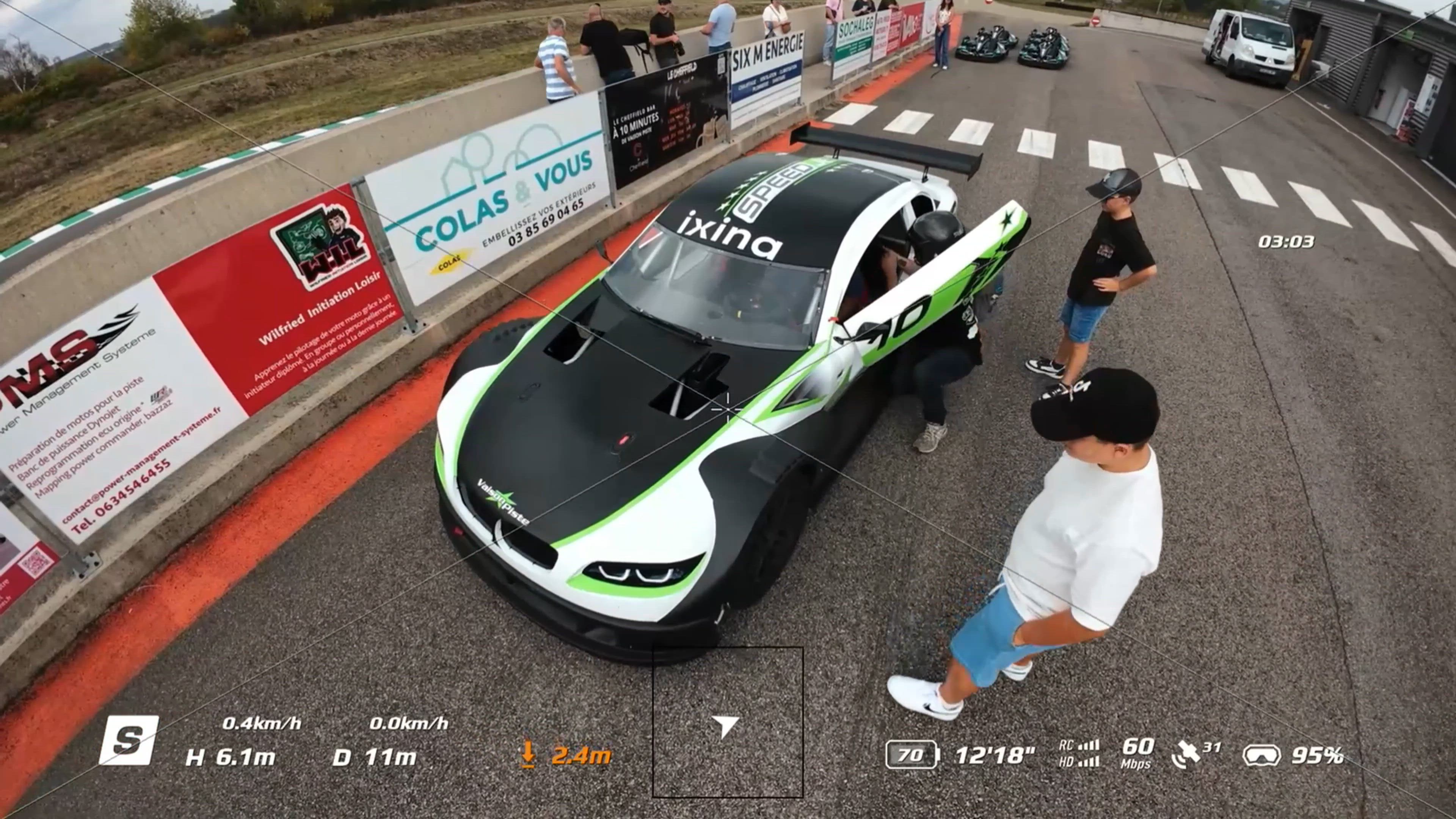Select the satellite GPS icon

pos(1186,756)
